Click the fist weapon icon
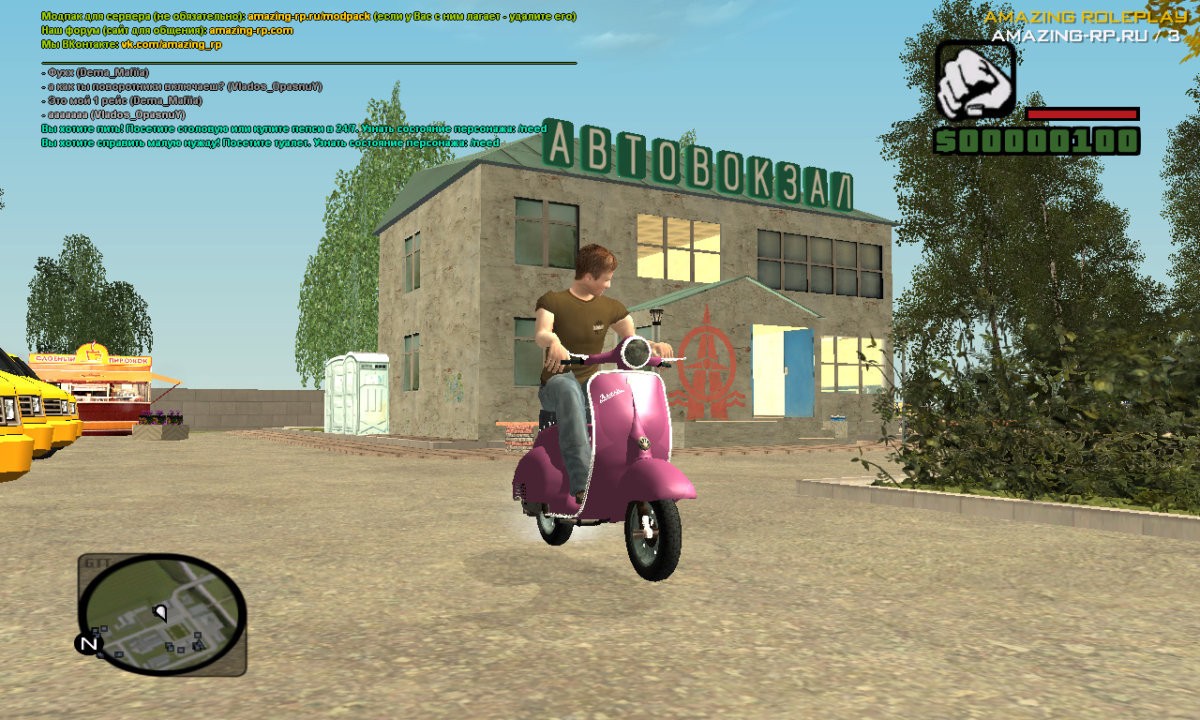Viewport: 1200px width, 720px height. pos(975,79)
